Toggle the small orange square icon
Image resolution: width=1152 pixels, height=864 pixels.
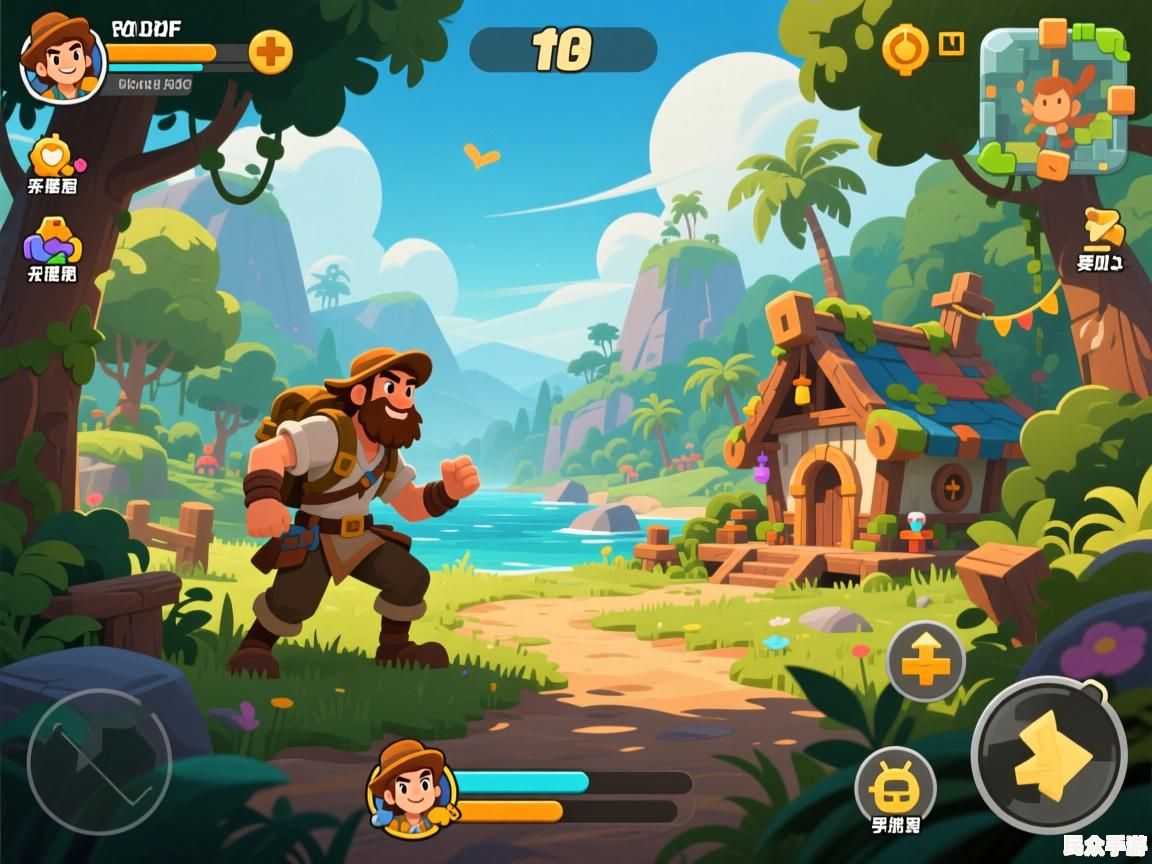[951, 44]
